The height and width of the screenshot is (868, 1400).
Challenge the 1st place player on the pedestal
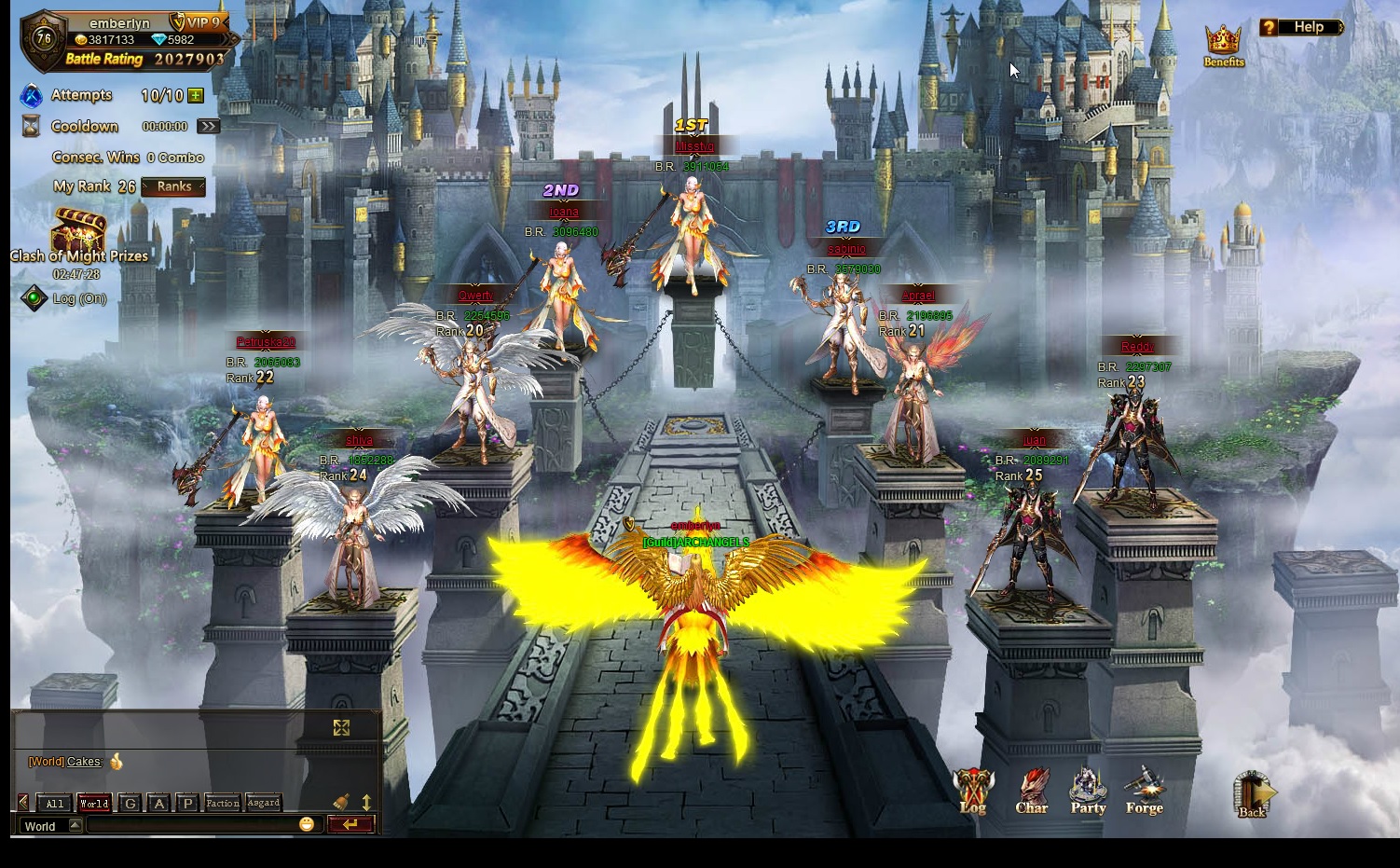coord(692,233)
